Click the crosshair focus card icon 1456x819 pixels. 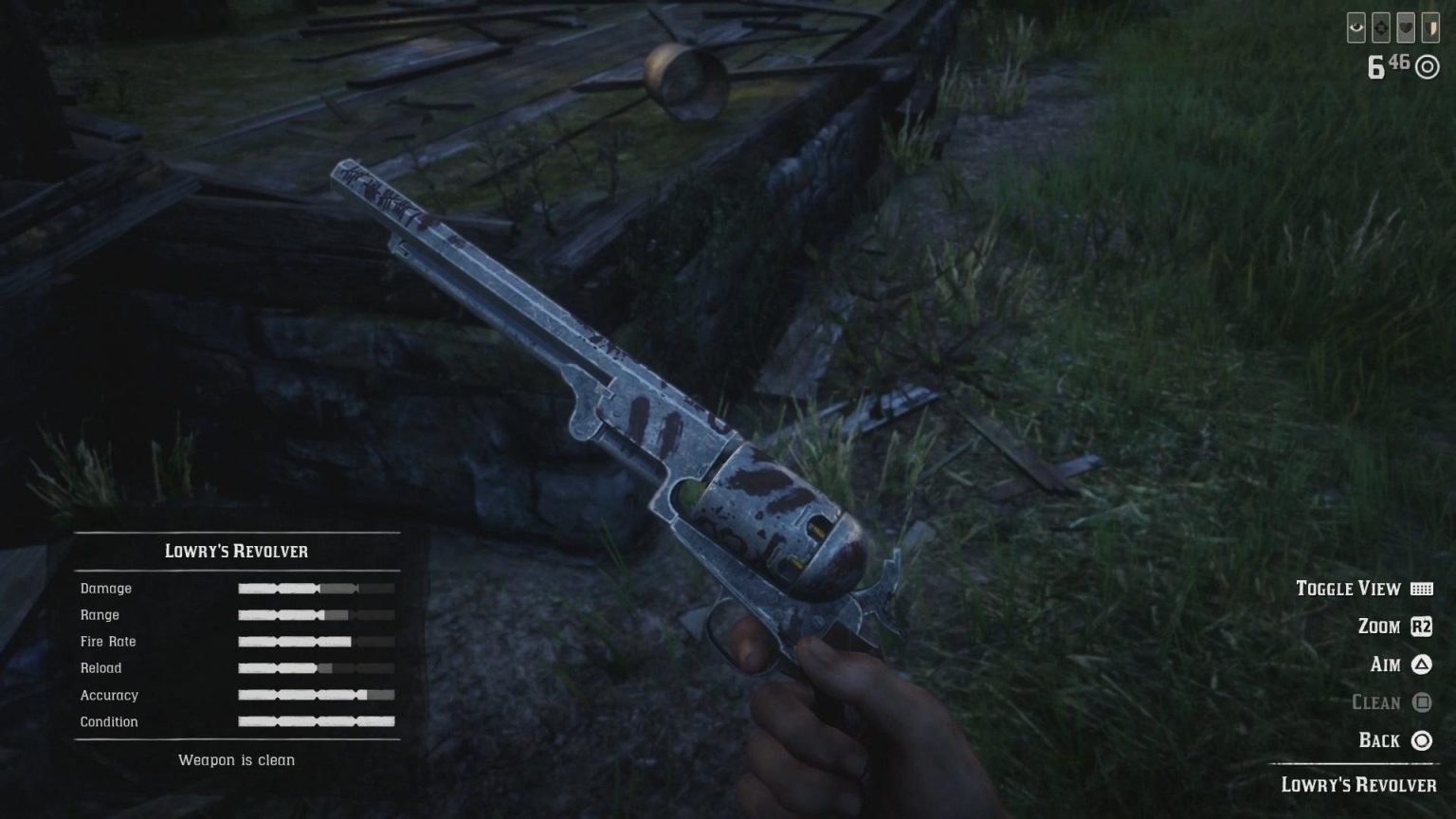pyautogui.click(x=1380, y=27)
